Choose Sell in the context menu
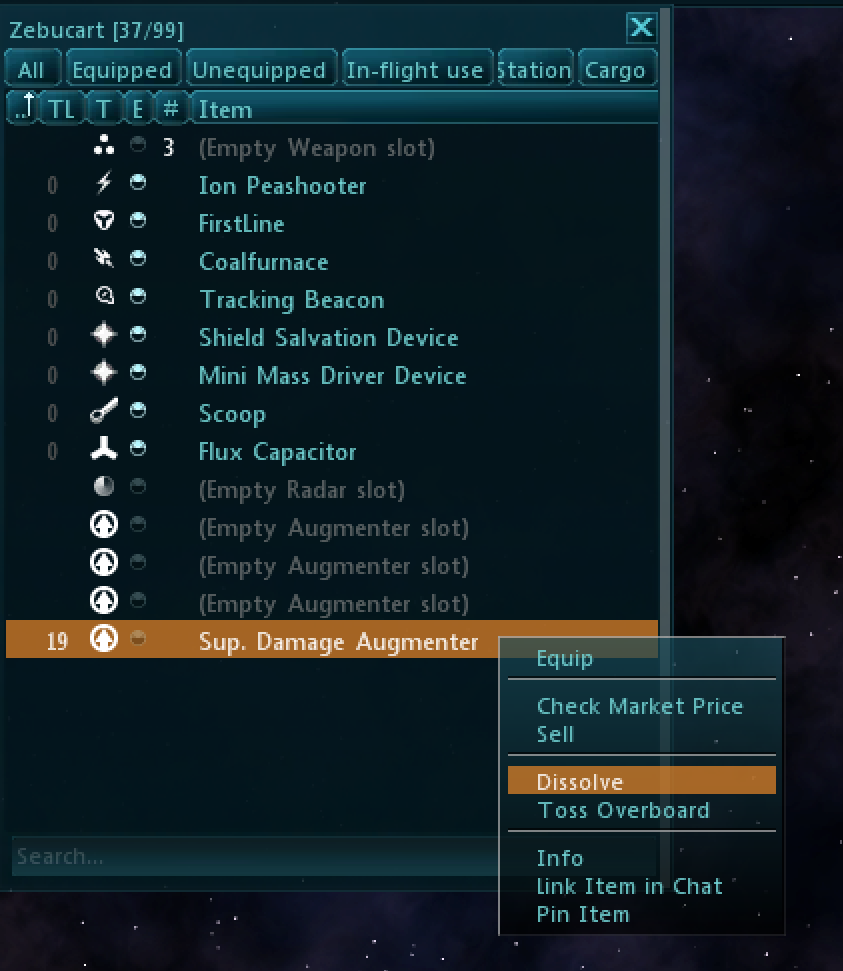 [556, 734]
